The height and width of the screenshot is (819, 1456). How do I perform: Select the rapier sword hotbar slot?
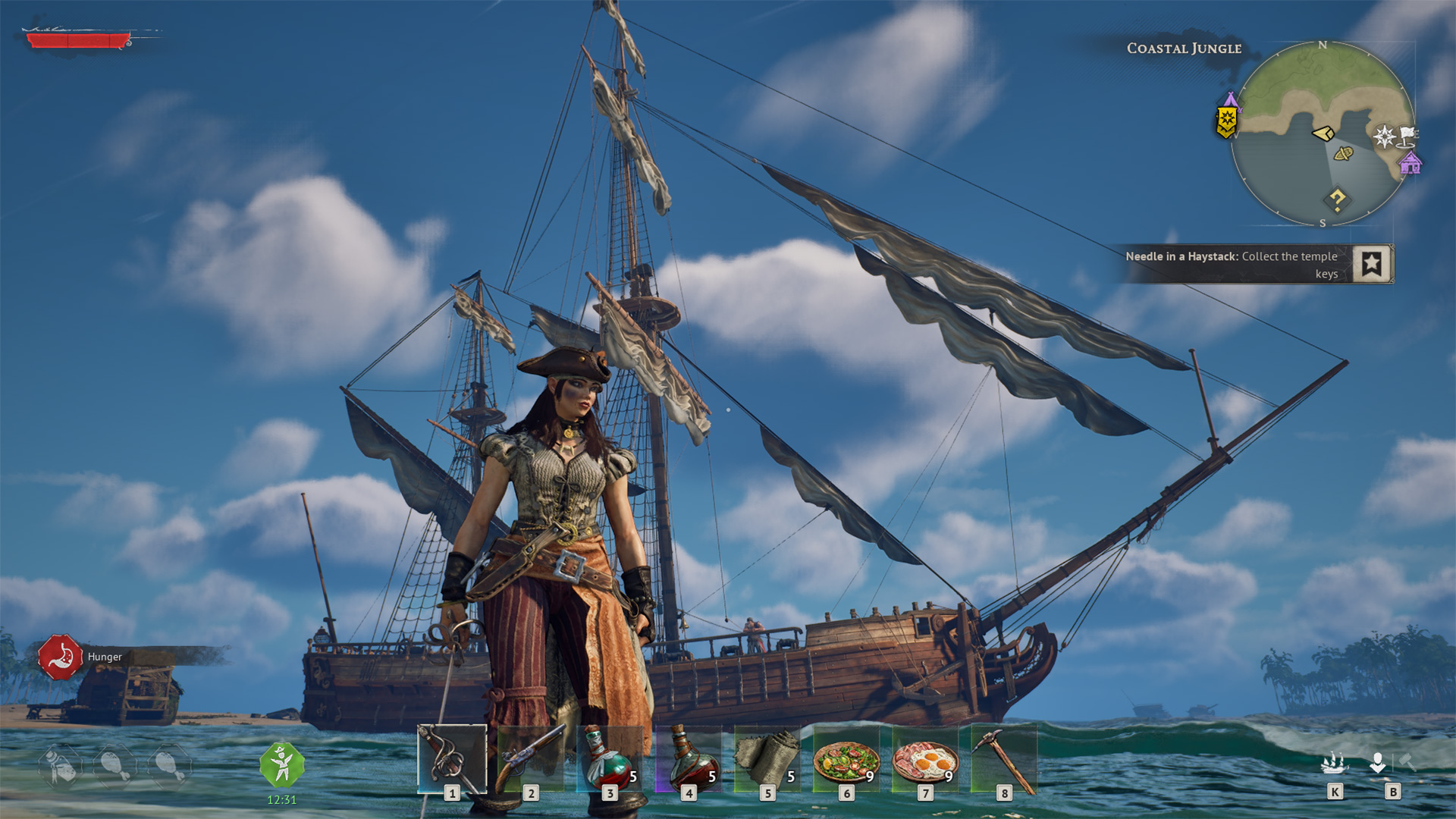click(452, 758)
